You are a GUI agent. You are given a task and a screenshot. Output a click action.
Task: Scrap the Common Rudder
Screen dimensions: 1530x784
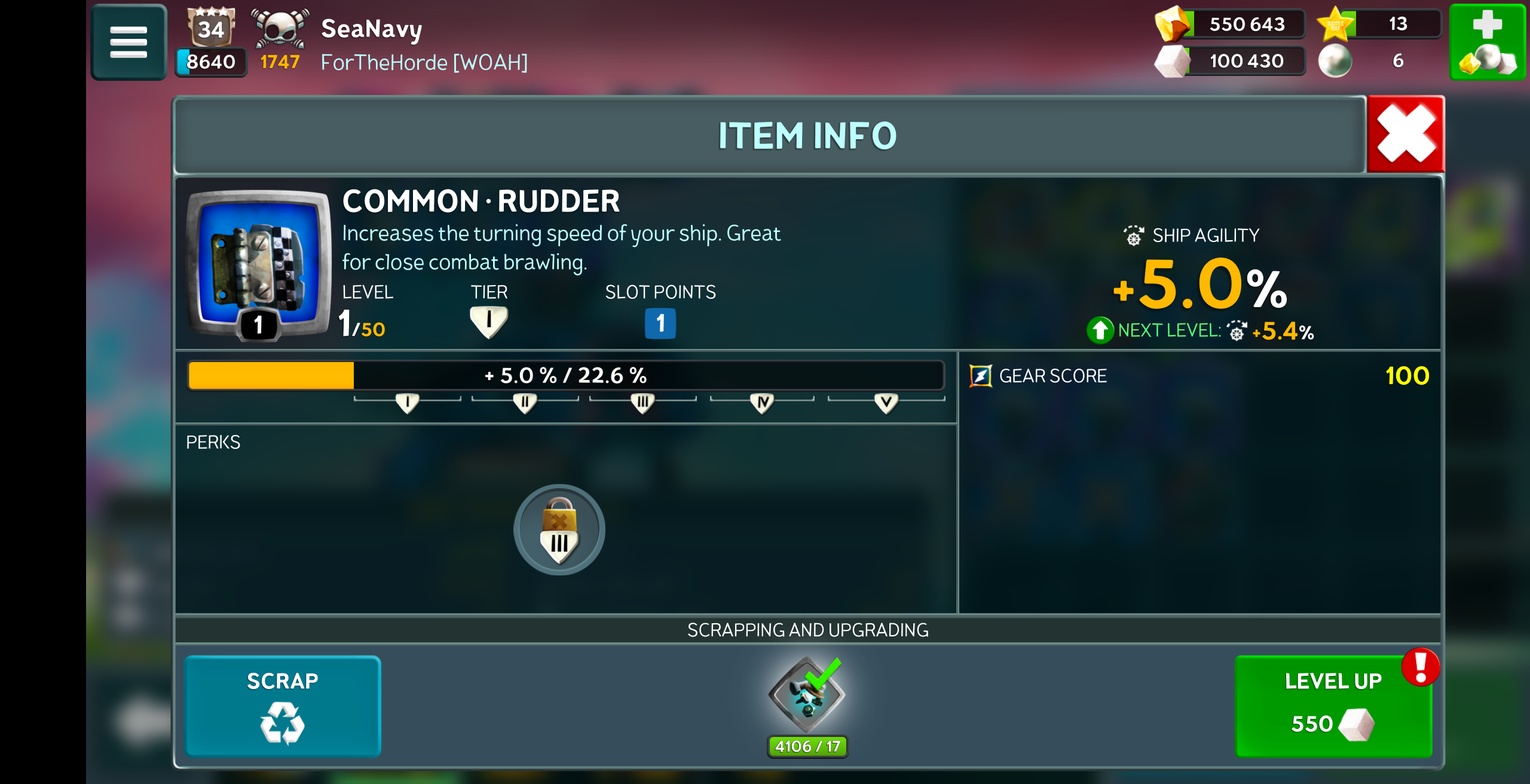tap(282, 706)
